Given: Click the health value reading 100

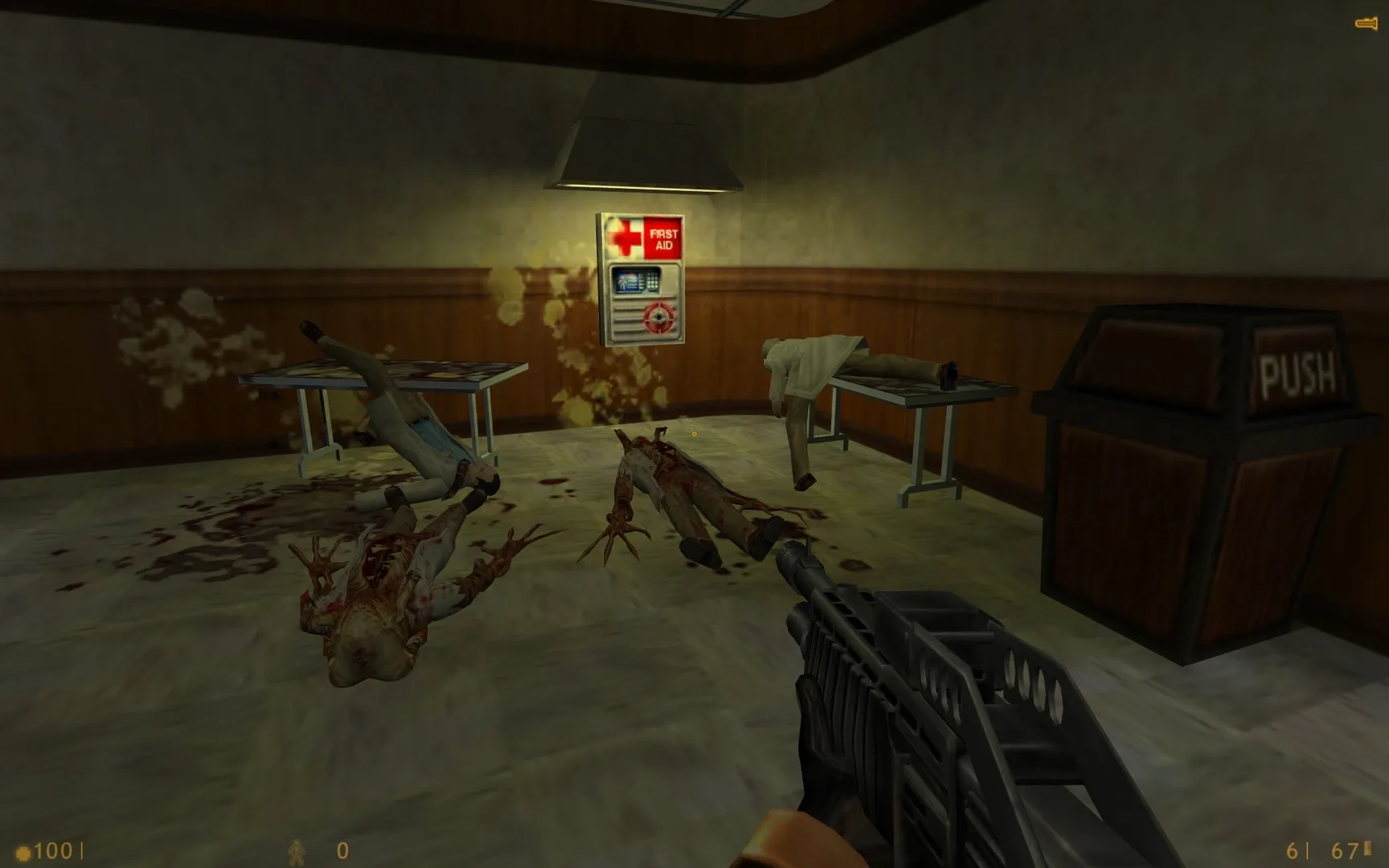Looking at the screenshot, I should click(52, 850).
